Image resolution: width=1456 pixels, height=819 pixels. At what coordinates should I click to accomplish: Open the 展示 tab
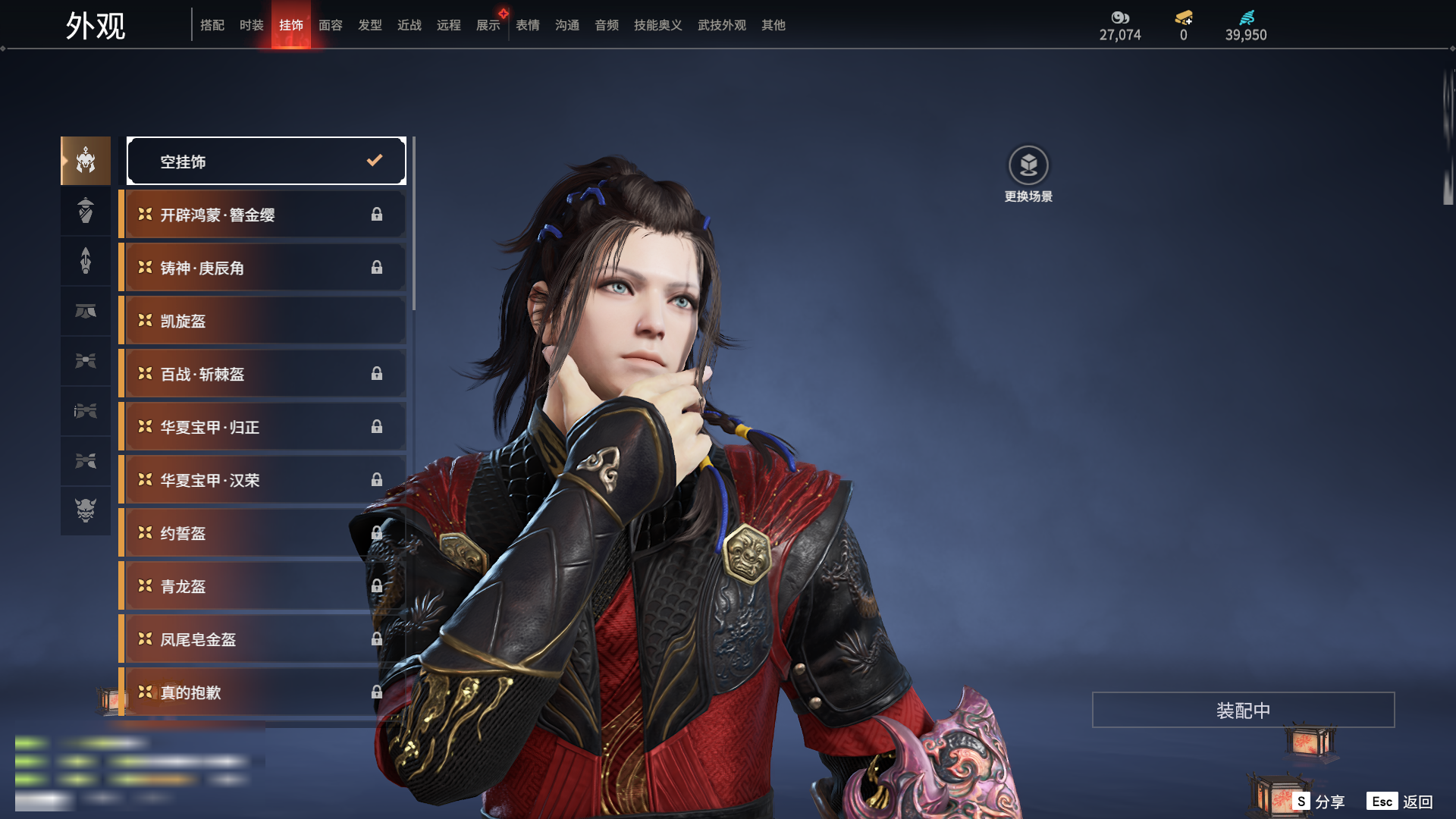tap(488, 25)
